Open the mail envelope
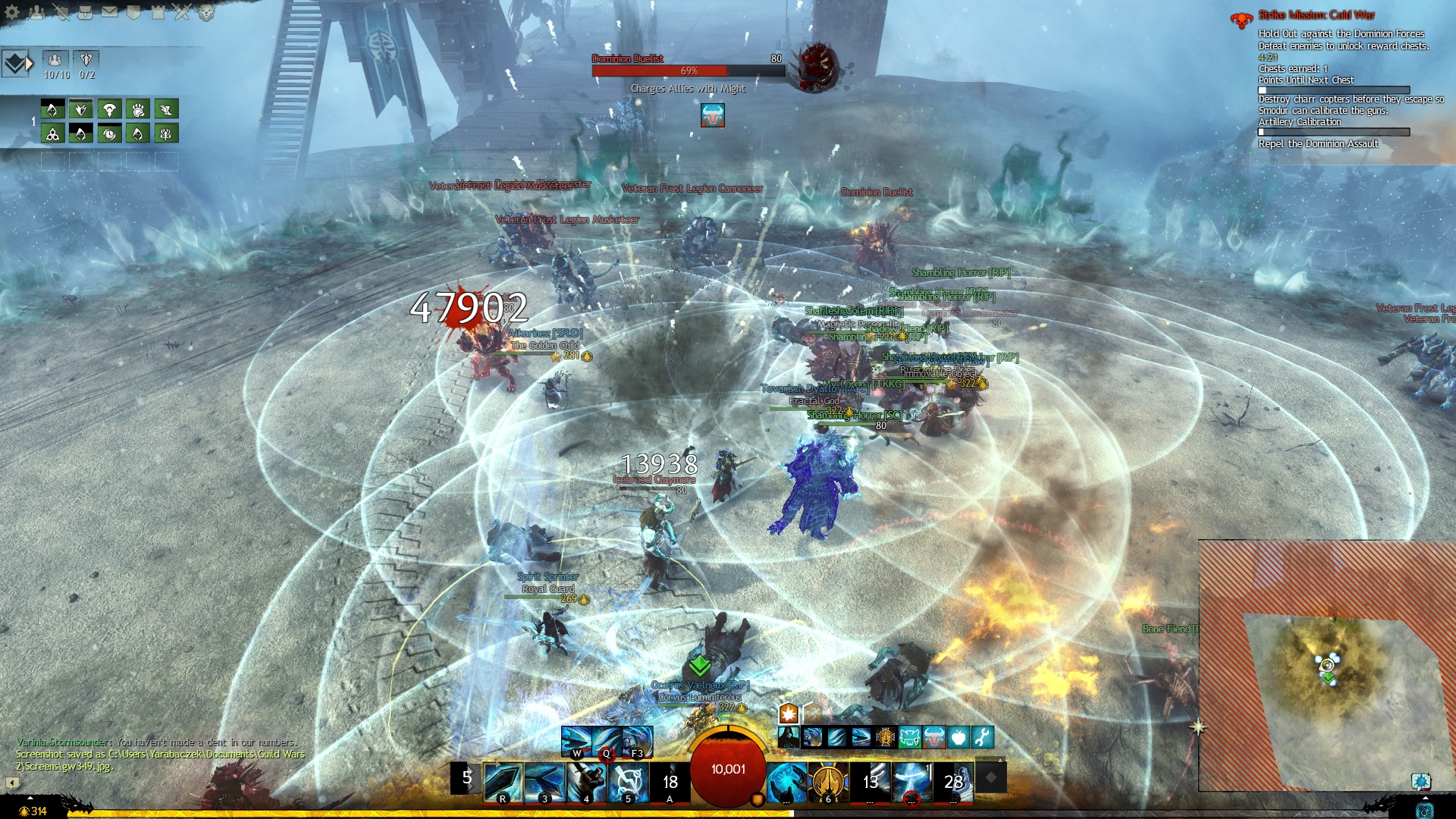 pyautogui.click(x=109, y=12)
